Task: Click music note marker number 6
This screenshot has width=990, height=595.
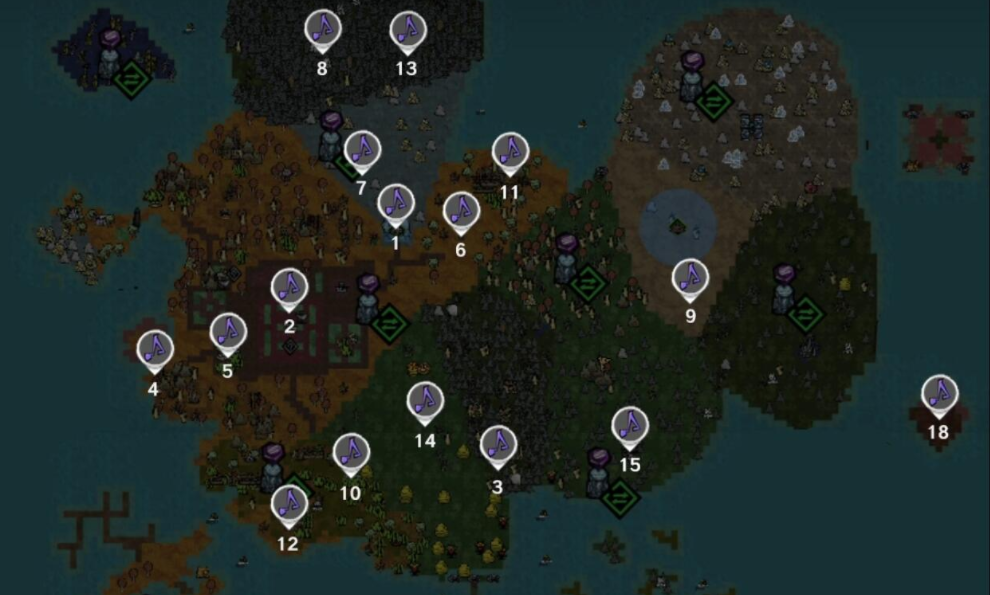Action: point(461,211)
